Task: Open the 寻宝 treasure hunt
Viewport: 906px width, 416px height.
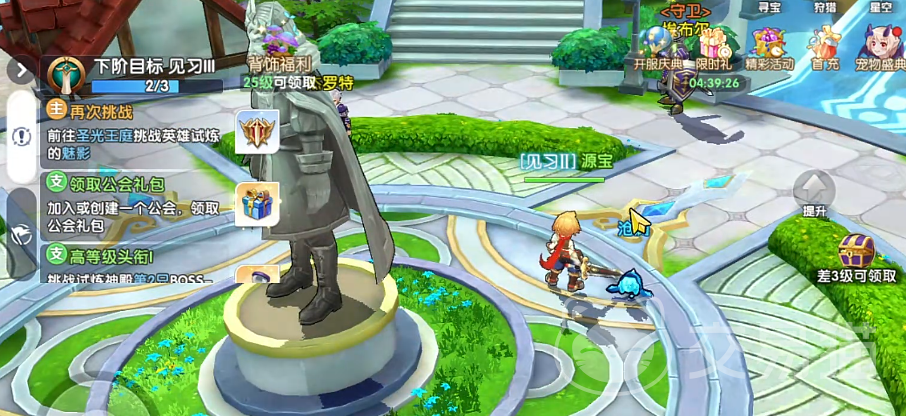Action: click(x=768, y=7)
